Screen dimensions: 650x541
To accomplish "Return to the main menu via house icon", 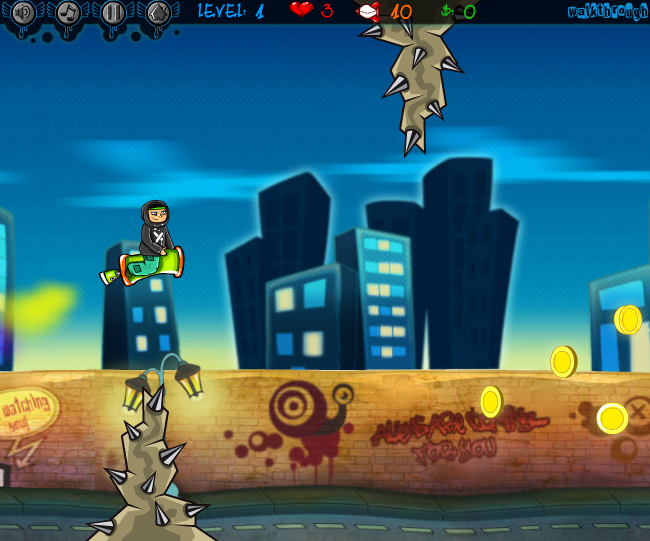I will (x=158, y=13).
